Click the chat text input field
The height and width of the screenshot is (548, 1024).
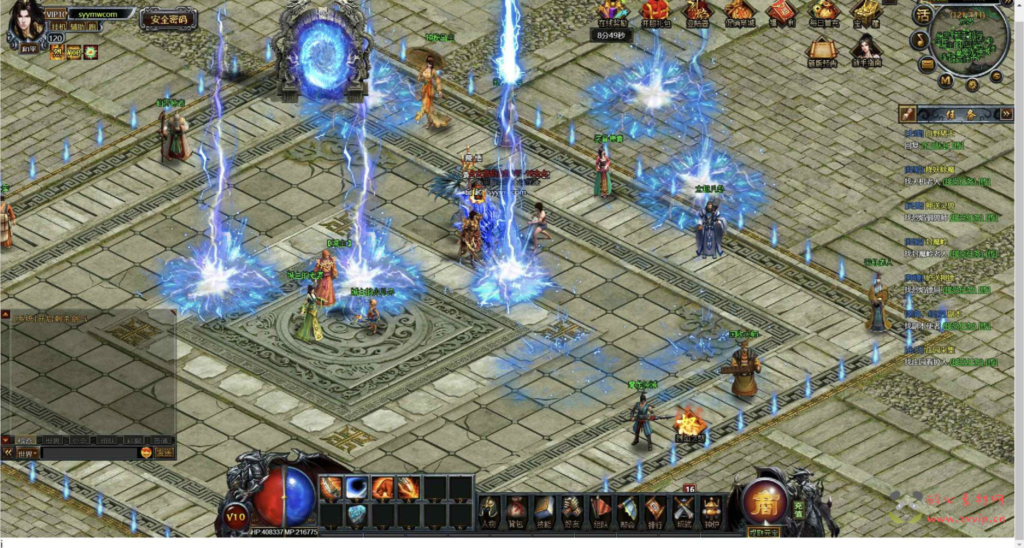[x=90, y=453]
